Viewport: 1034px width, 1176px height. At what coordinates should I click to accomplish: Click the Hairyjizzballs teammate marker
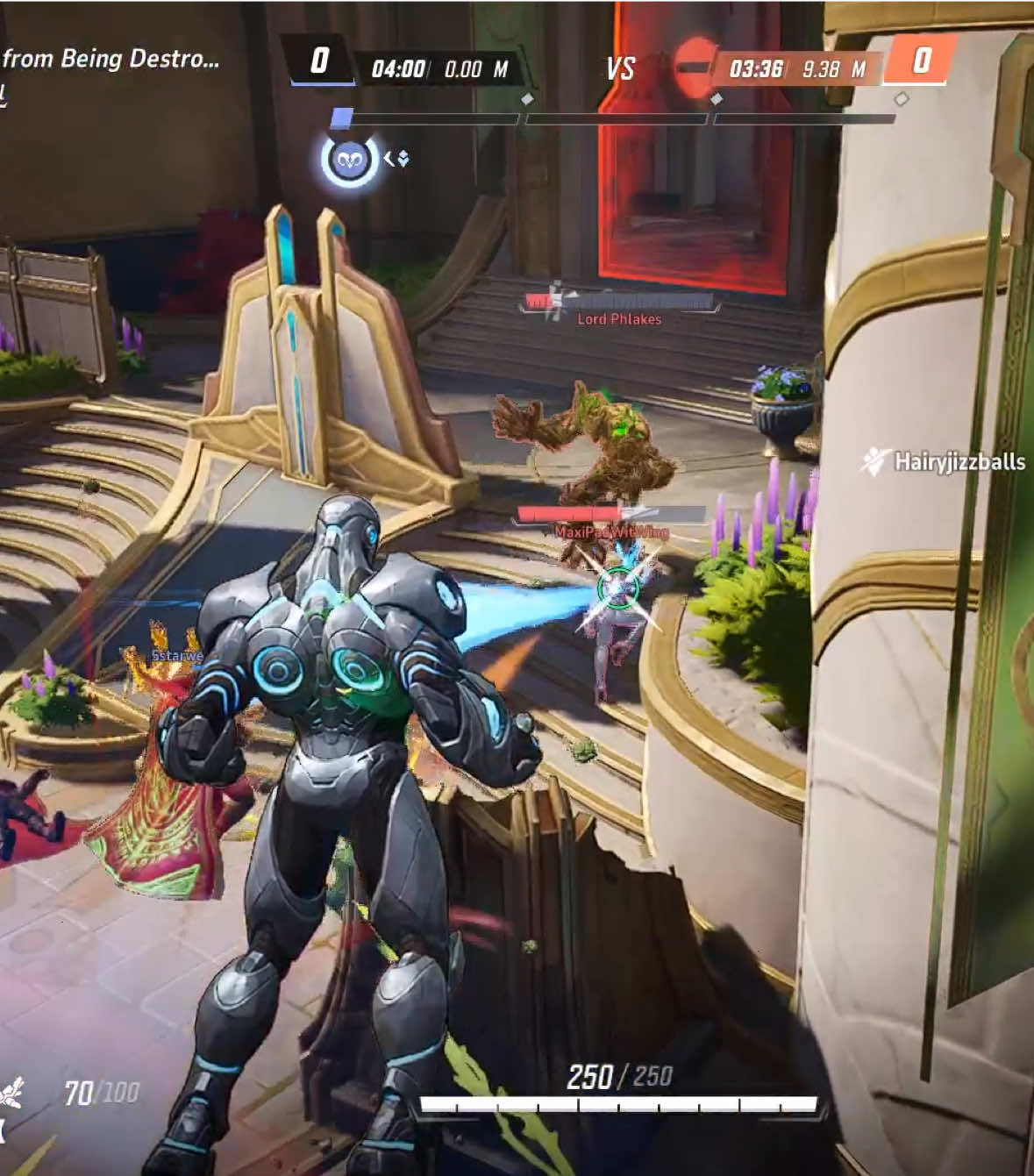tap(945, 461)
